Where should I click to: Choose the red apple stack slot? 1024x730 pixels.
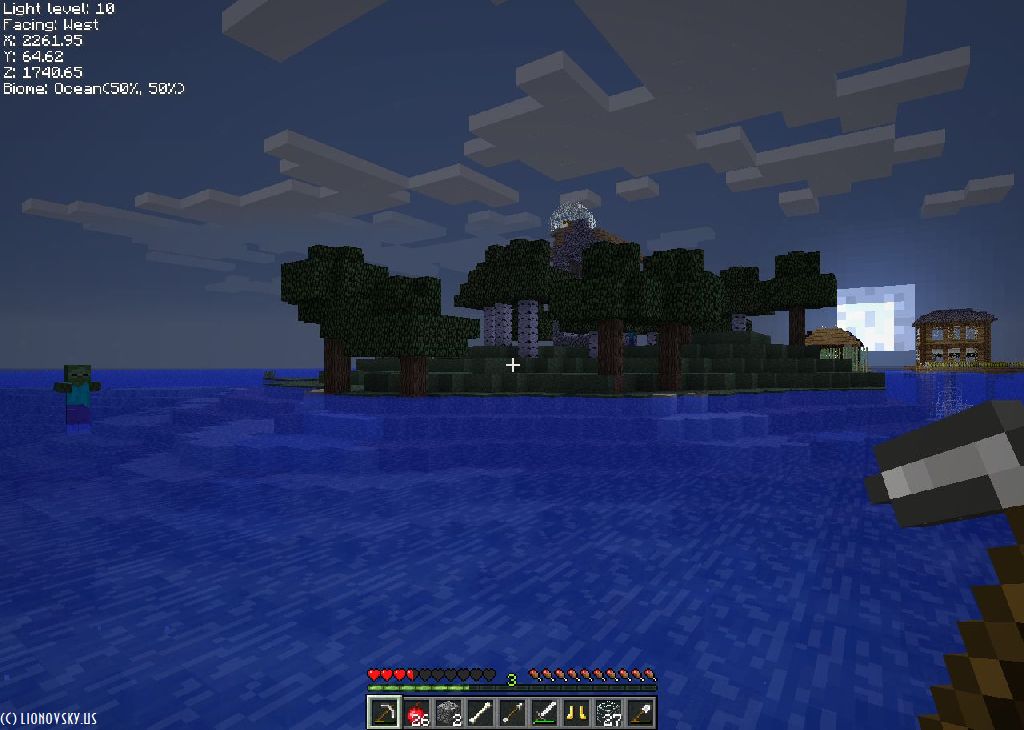click(x=416, y=713)
